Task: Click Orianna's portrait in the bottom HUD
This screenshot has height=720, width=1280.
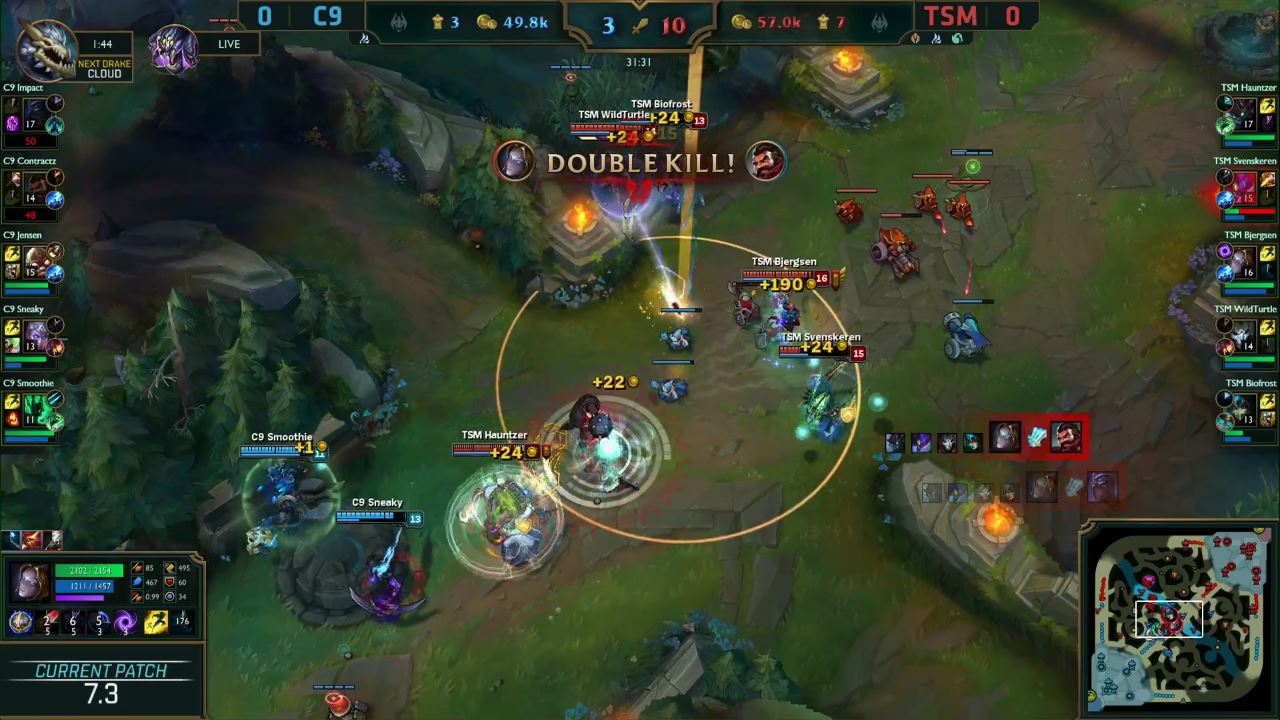Action: click(30, 580)
